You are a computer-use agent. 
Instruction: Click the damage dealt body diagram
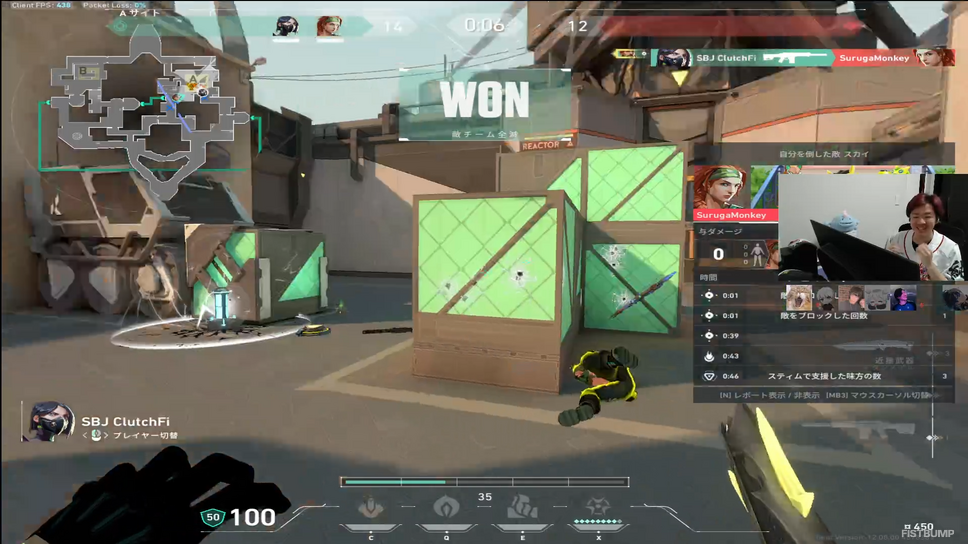coord(758,253)
